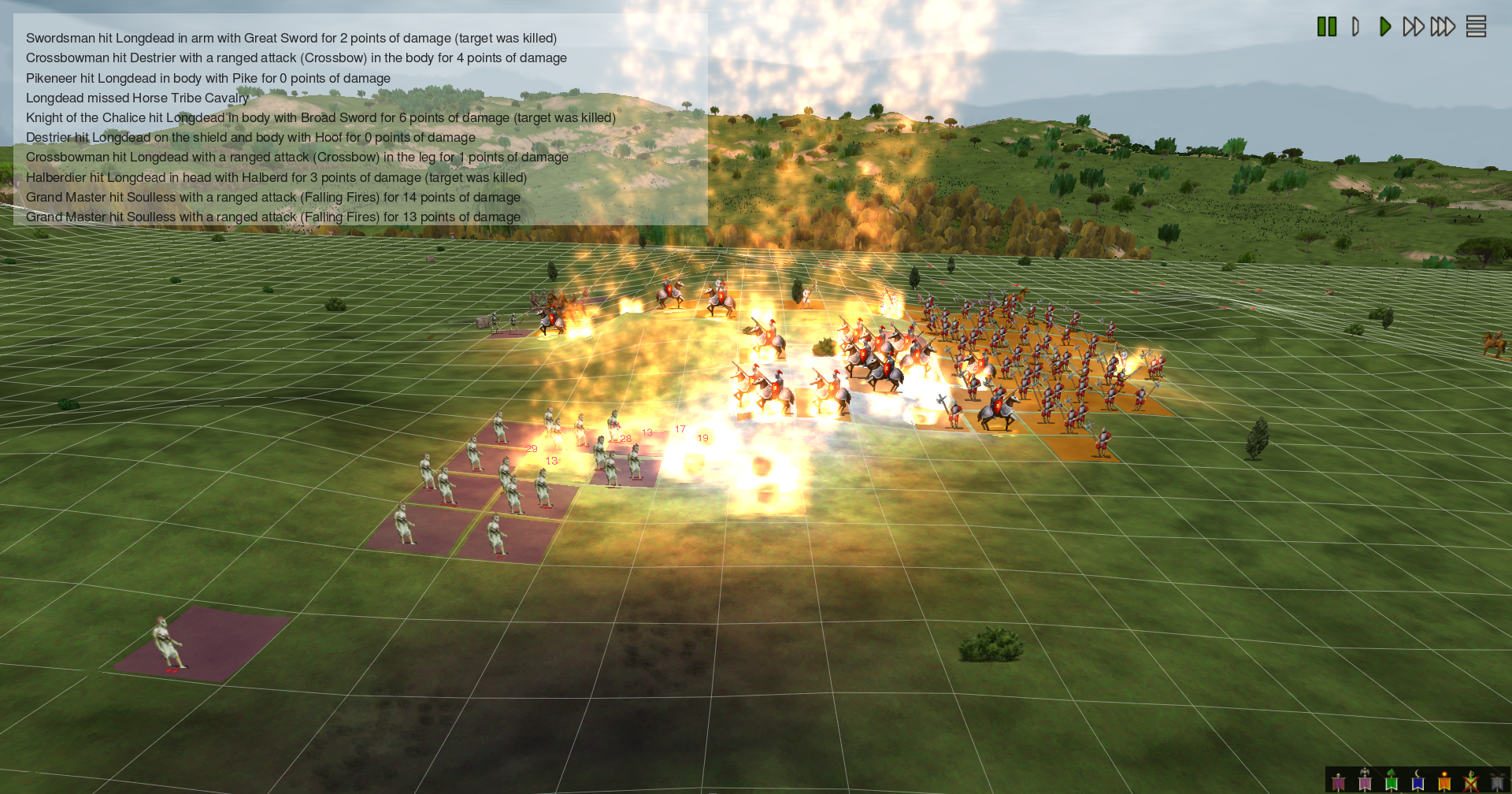Viewport: 1512px width, 794px height.
Task: Select the grey antlered banner
Action: coord(1497,781)
